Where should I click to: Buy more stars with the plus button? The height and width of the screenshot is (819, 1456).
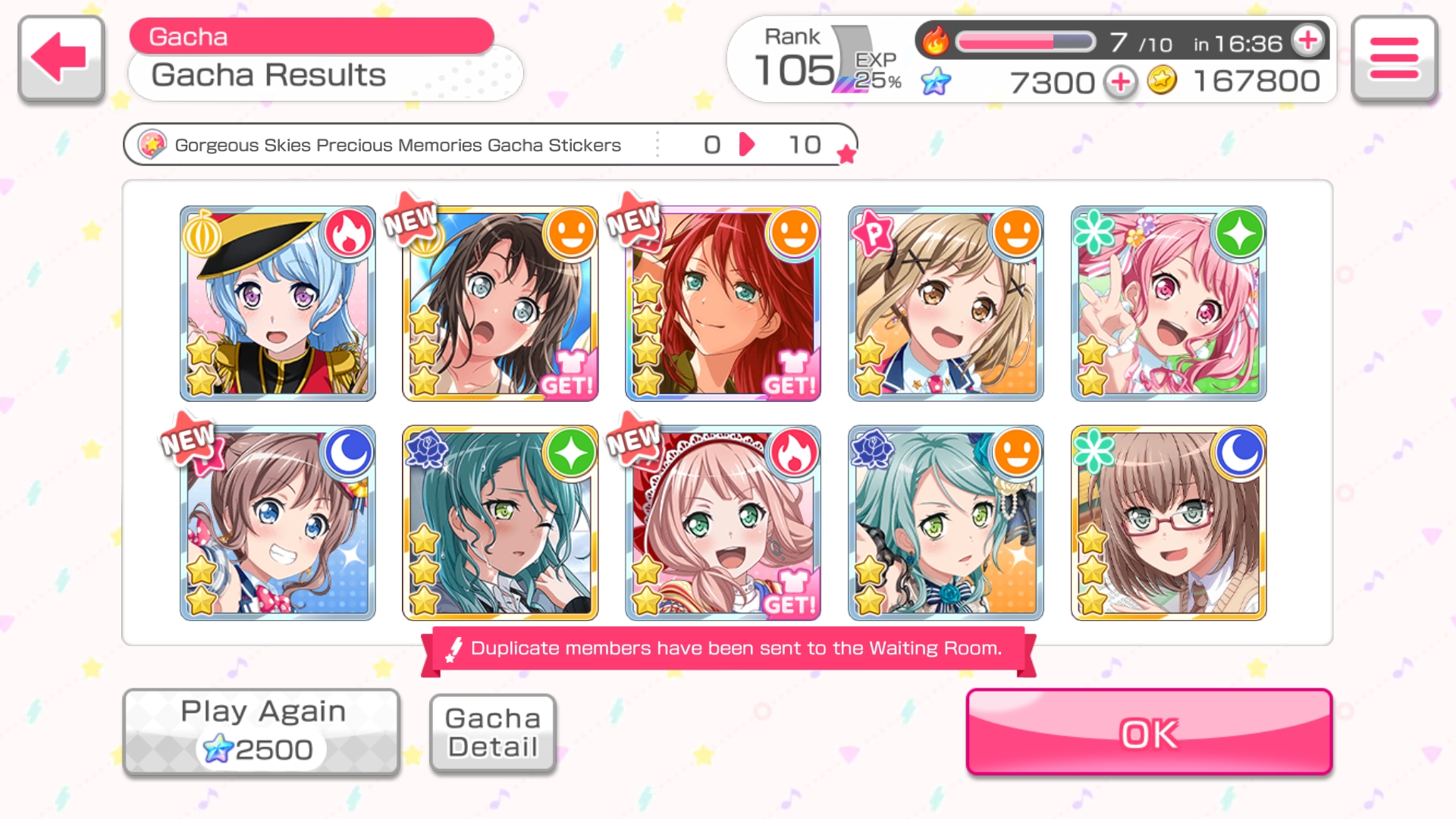pos(1120,82)
